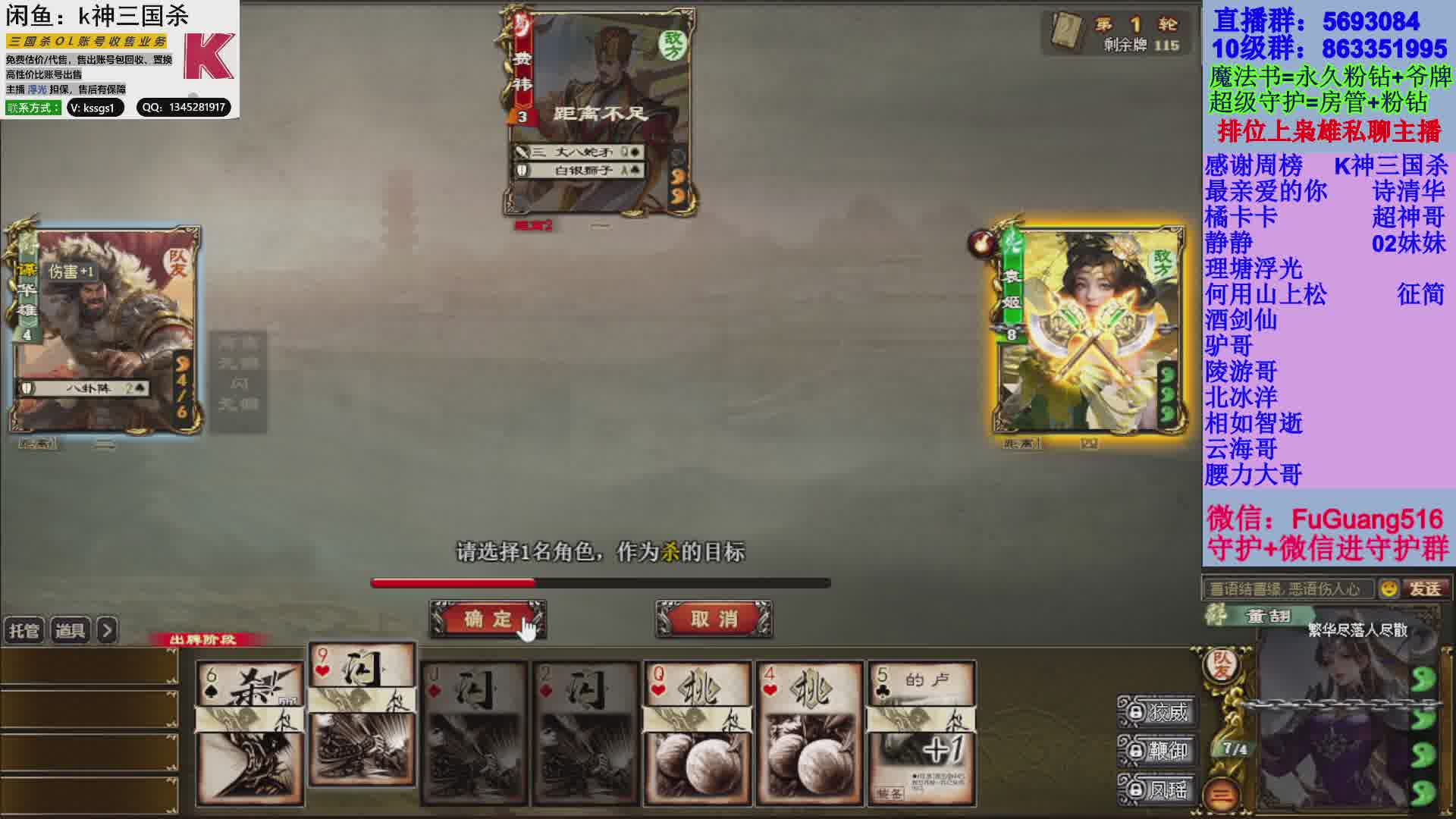
Task: Activate the 狡威 skill button
Action: coord(1158,712)
